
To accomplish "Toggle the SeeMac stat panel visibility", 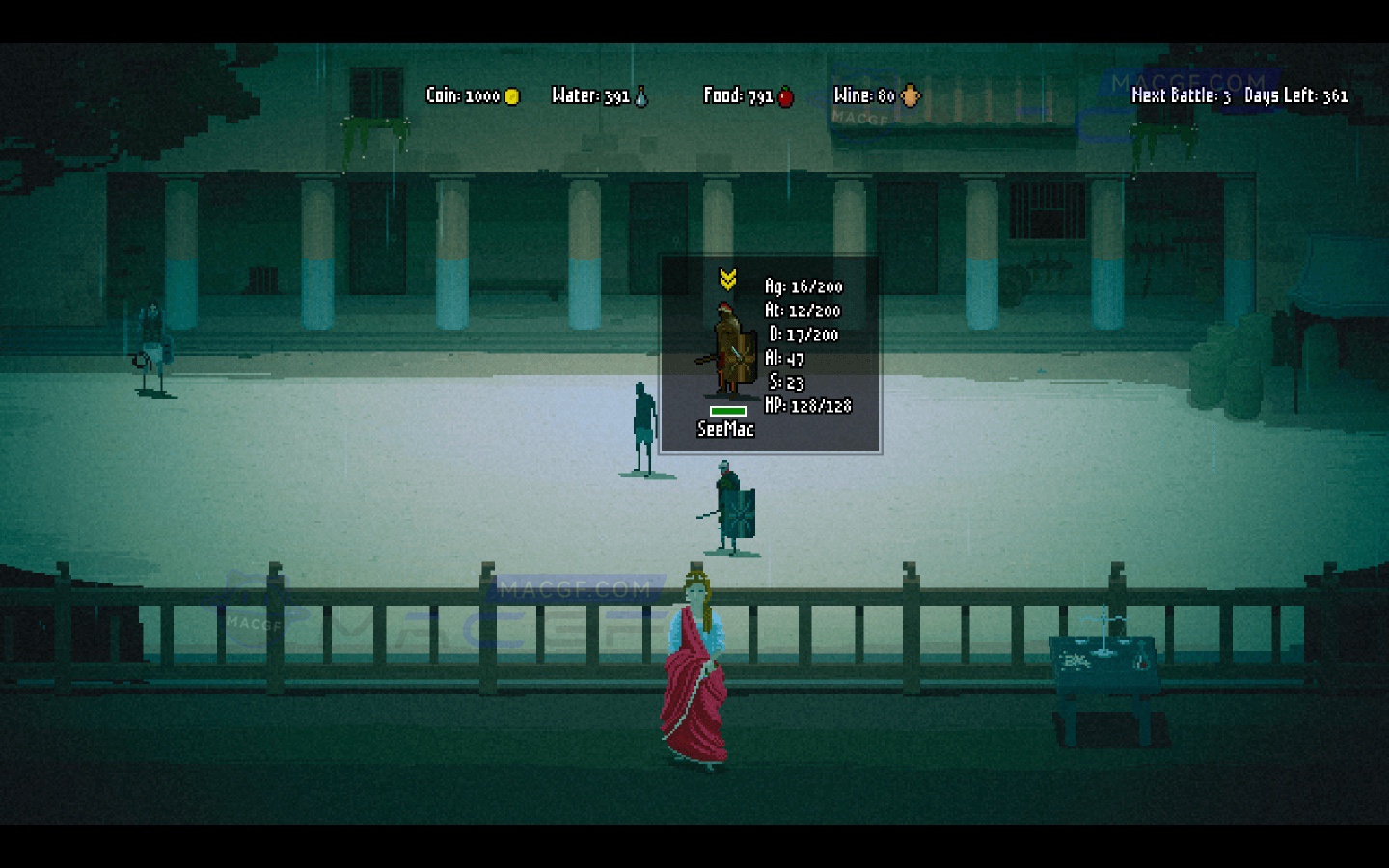I will (x=770, y=352).
